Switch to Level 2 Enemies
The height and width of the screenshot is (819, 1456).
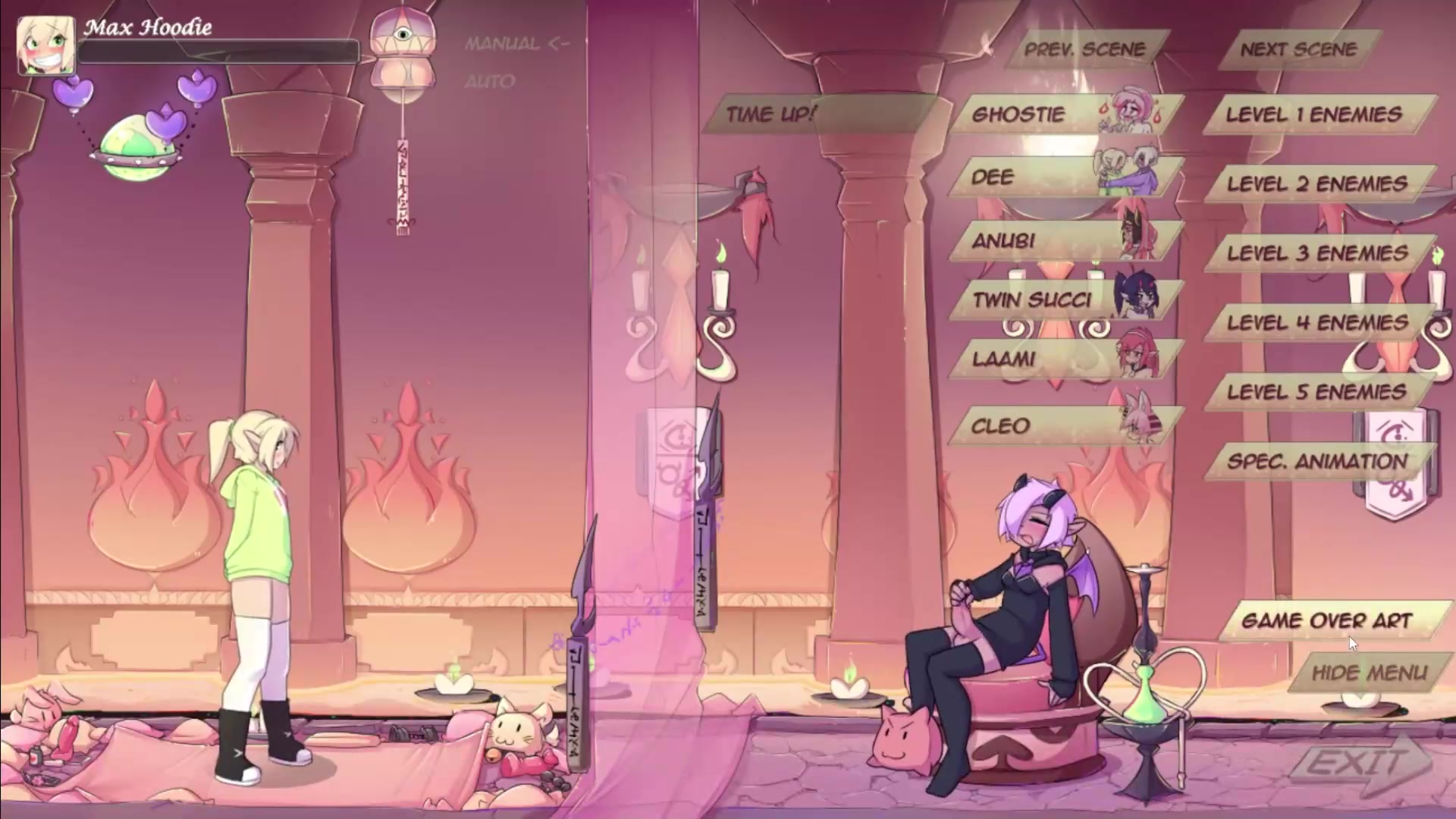coord(1317,184)
